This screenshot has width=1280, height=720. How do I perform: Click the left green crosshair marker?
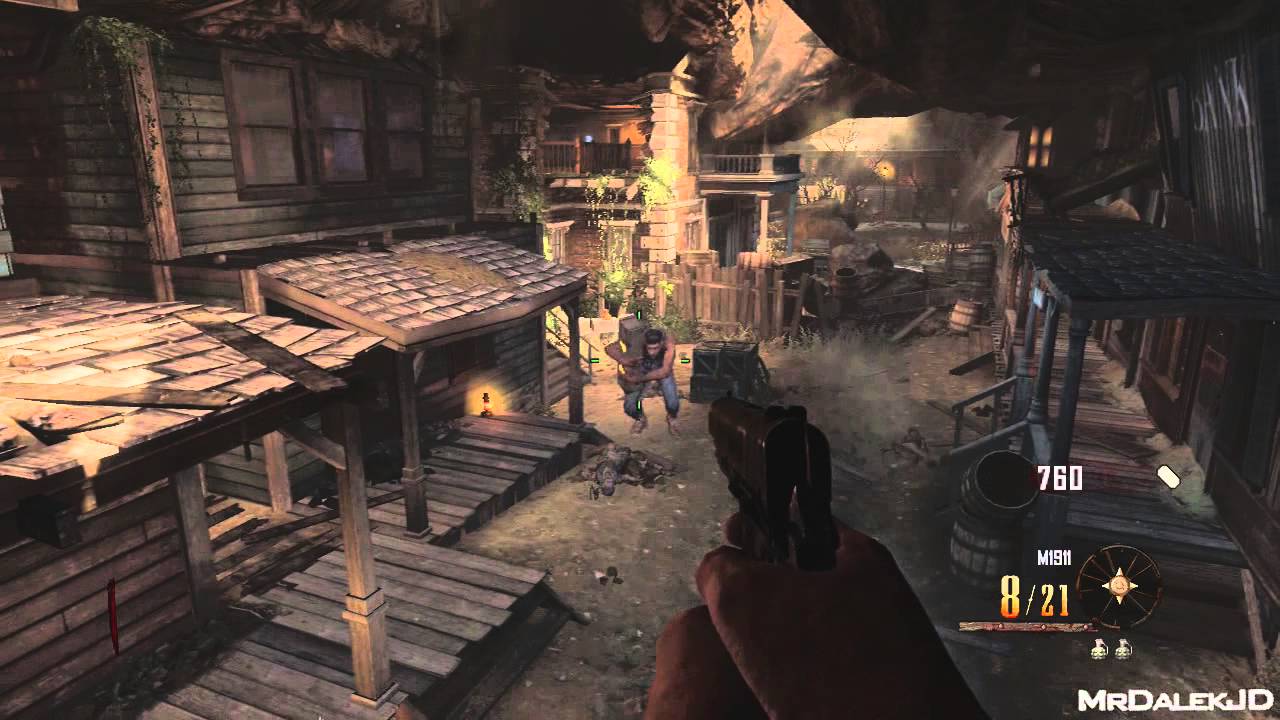593,360
